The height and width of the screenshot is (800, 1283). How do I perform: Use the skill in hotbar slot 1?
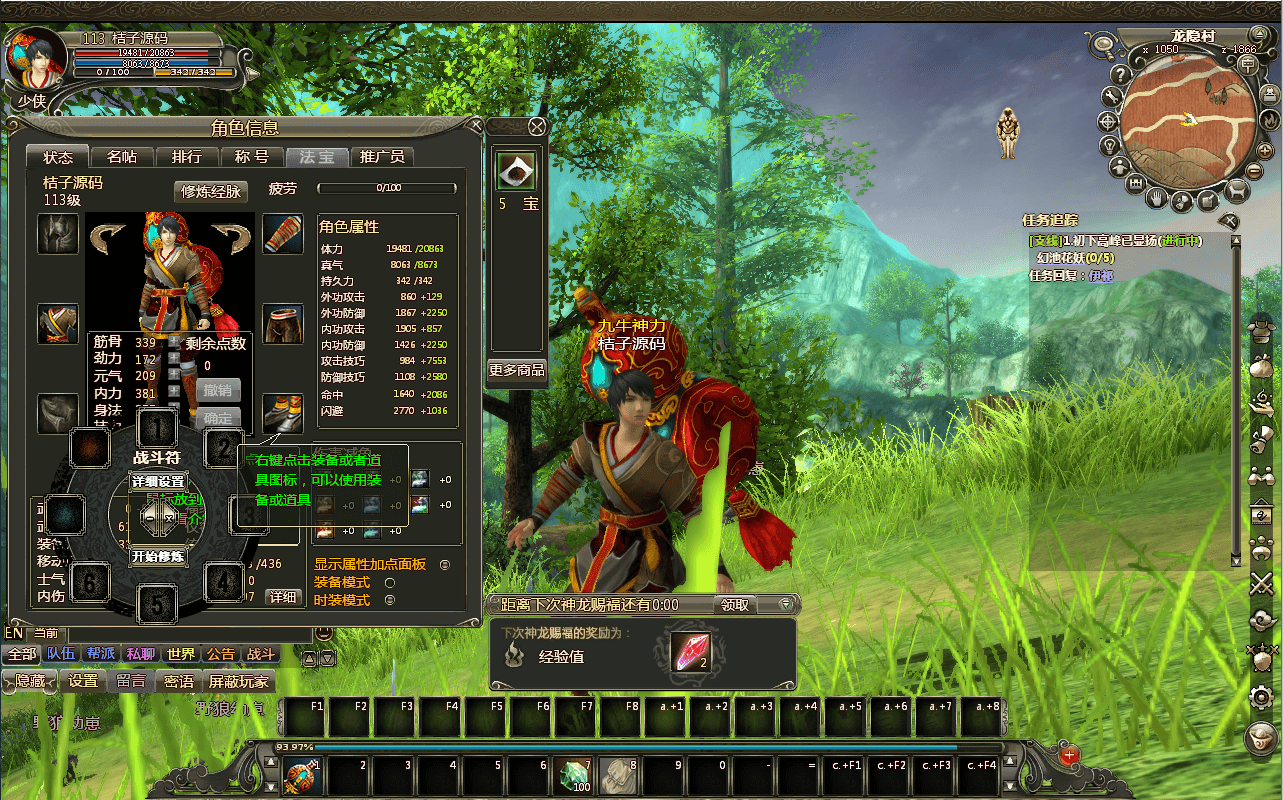[300, 775]
